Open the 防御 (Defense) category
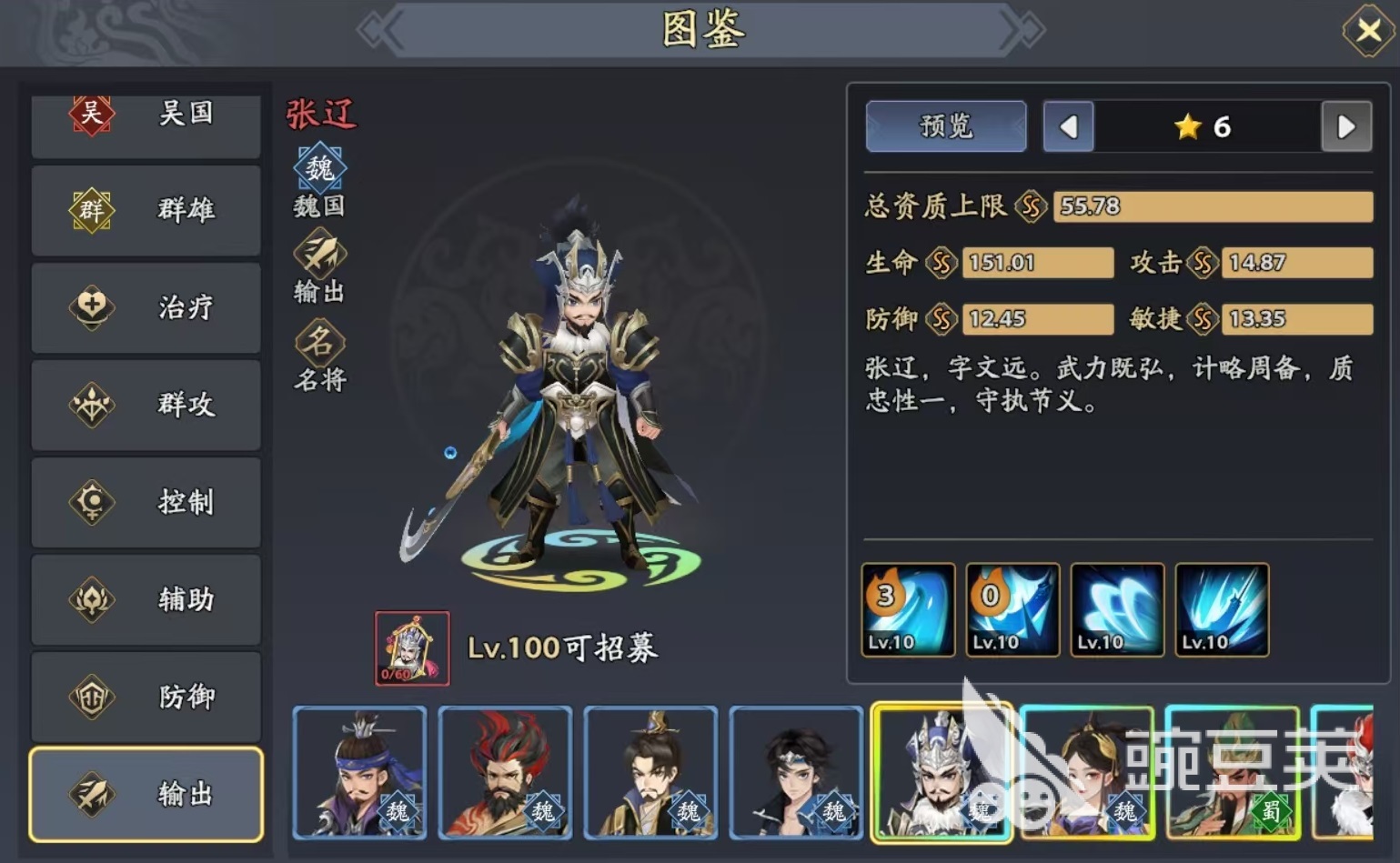The width and height of the screenshot is (1400, 863). coord(146,697)
